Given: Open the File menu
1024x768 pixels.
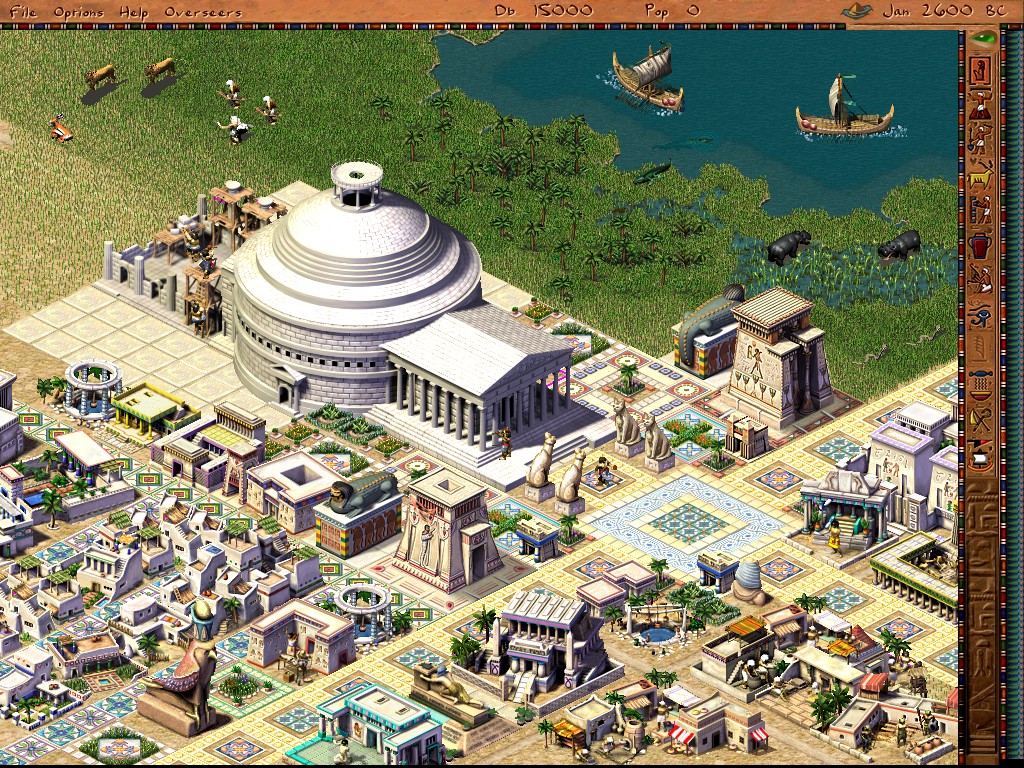Looking at the screenshot, I should click(22, 11).
